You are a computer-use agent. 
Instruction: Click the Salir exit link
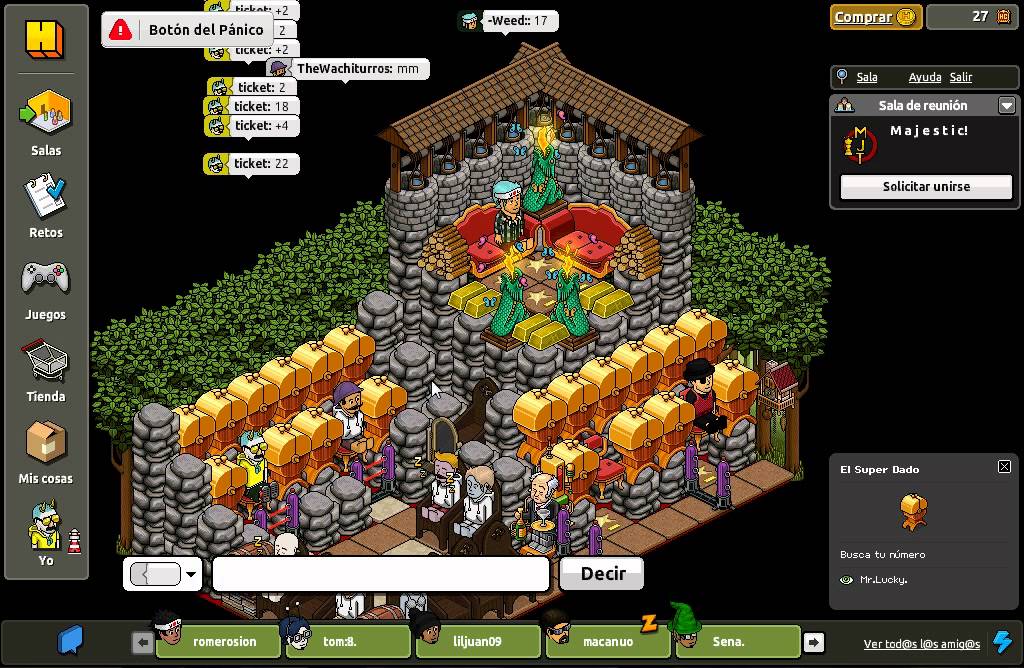click(961, 77)
